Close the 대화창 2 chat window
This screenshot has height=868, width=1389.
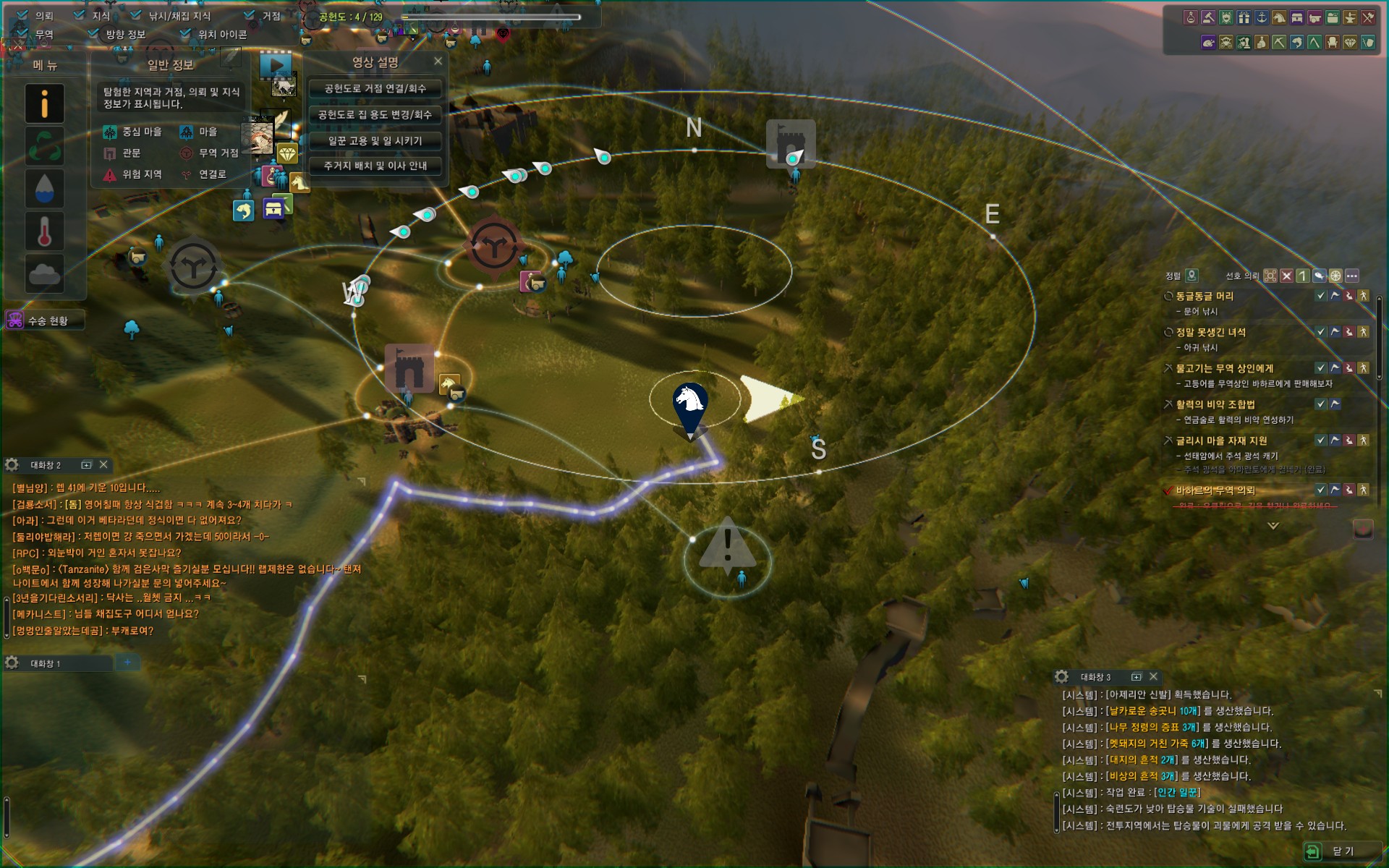point(103,464)
